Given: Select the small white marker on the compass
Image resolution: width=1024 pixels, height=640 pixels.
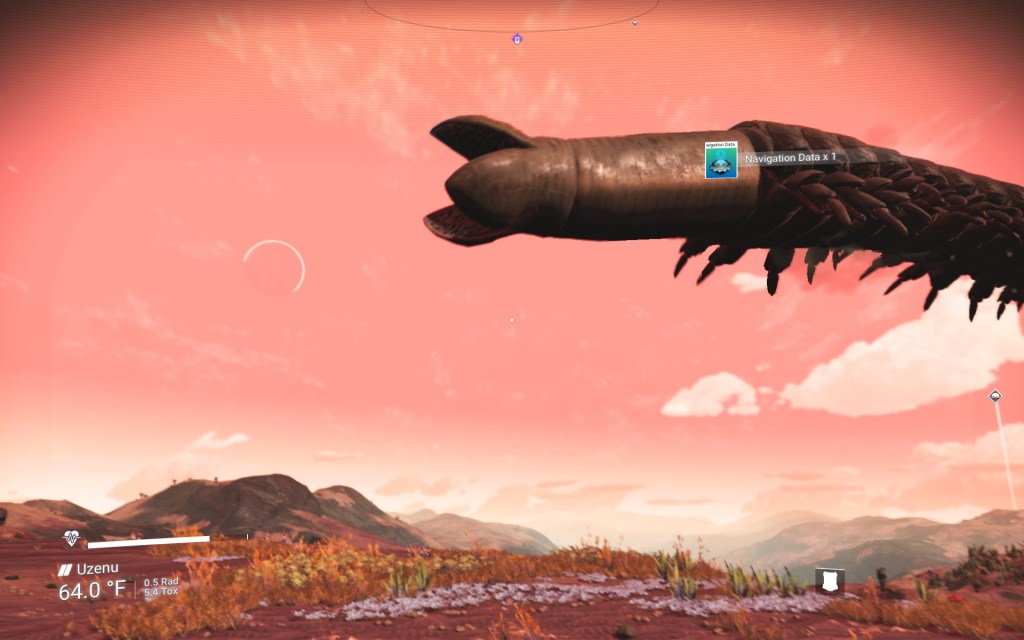Looking at the screenshot, I should tap(635, 22).
